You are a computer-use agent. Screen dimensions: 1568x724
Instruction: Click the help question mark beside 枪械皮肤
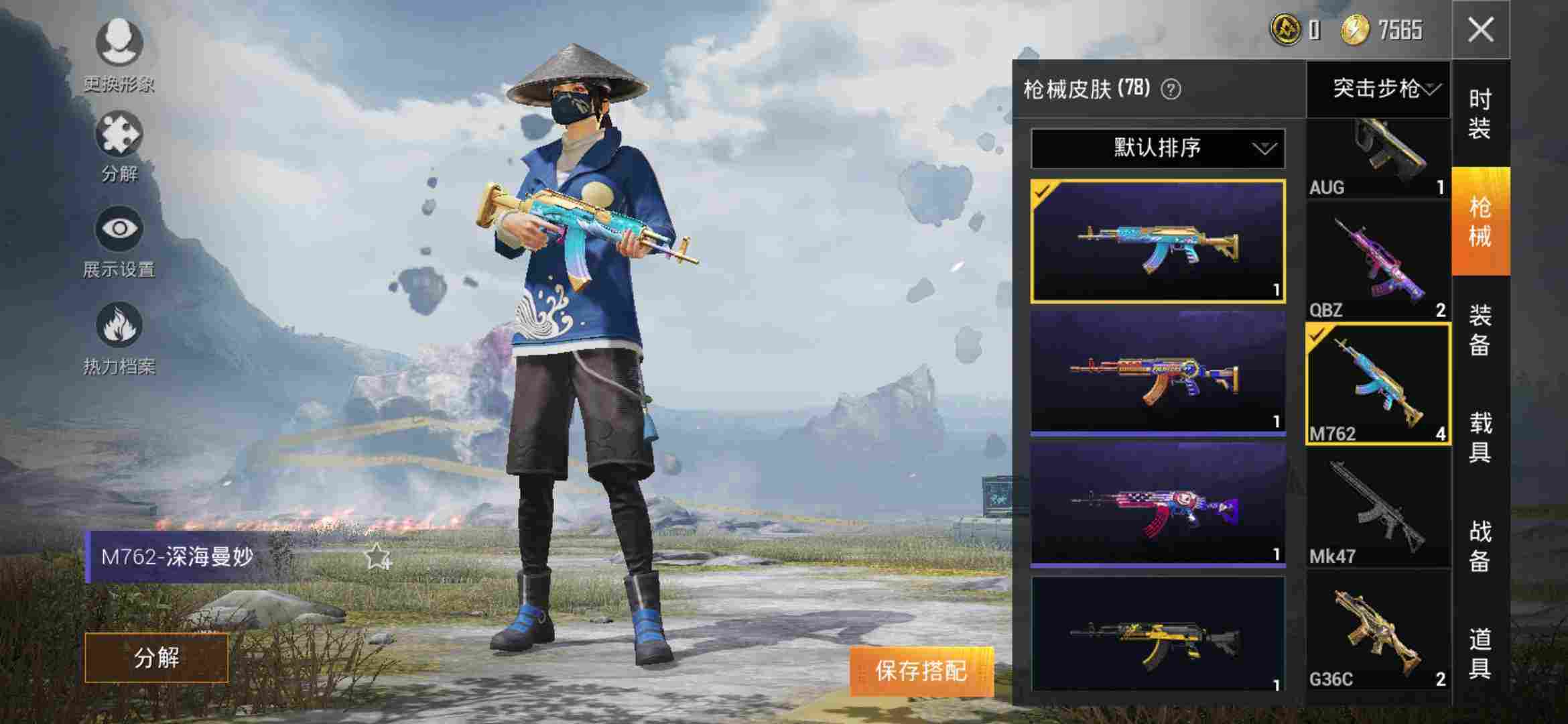pos(1171,89)
